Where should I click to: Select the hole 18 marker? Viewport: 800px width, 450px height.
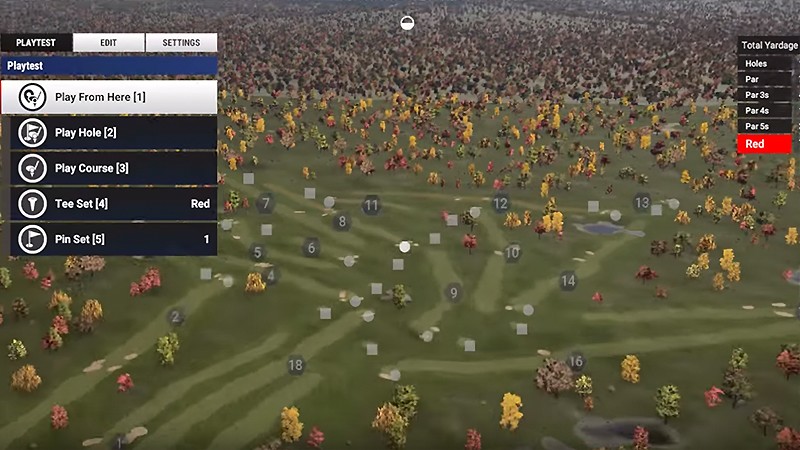[296, 365]
